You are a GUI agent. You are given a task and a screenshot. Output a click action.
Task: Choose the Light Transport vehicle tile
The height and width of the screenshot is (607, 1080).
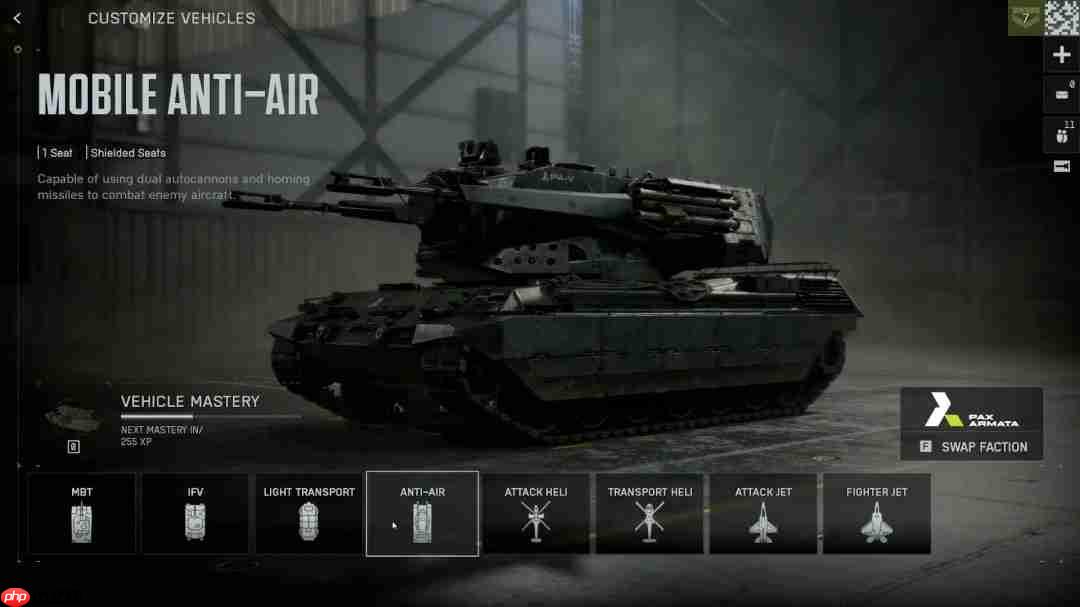pos(309,513)
